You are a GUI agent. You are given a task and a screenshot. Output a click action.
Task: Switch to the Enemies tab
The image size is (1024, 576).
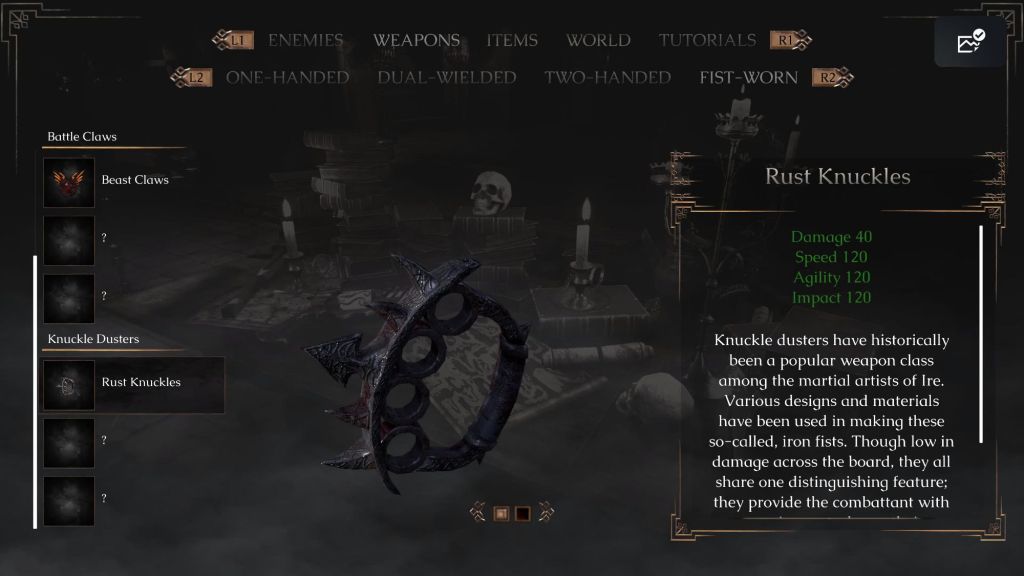tap(305, 40)
